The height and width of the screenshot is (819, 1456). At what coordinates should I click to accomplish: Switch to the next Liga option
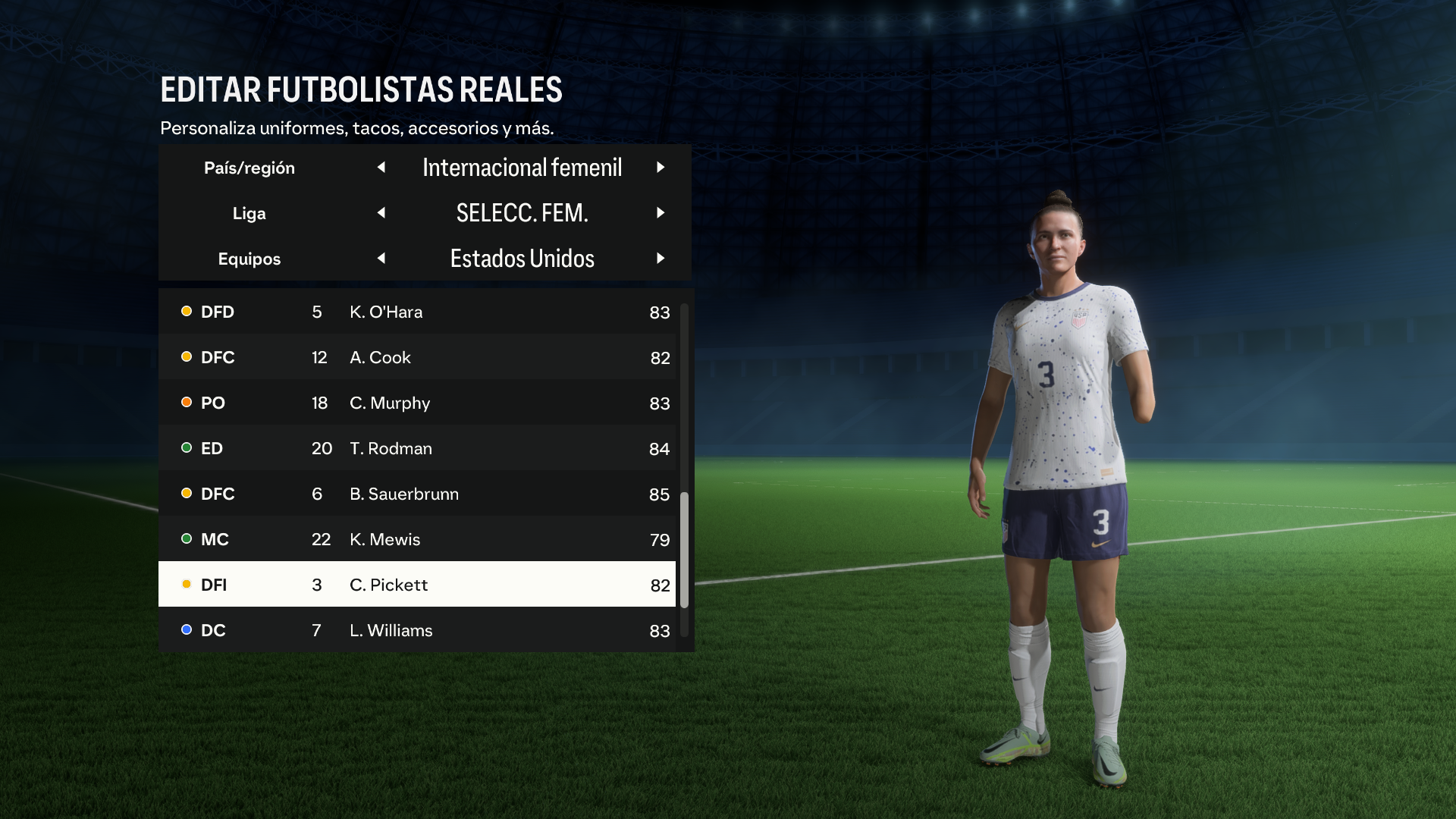click(661, 213)
